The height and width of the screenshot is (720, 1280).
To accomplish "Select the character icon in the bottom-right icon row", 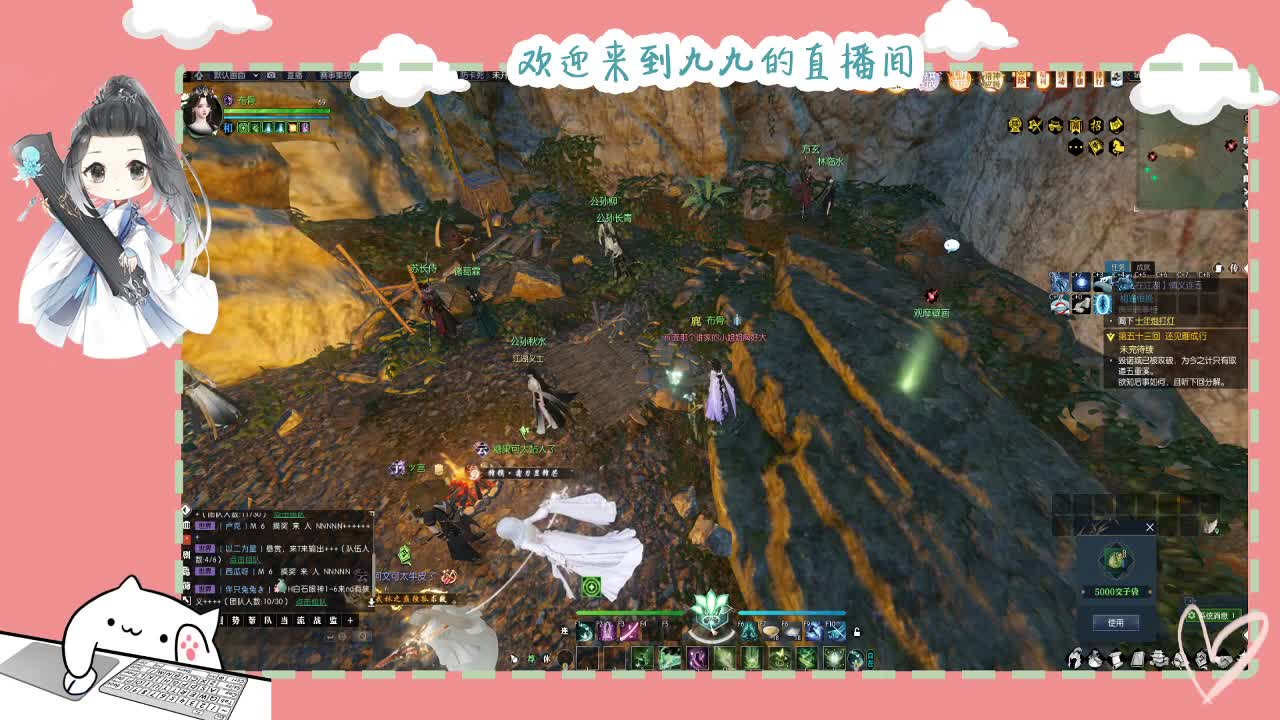I will 1074,657.
